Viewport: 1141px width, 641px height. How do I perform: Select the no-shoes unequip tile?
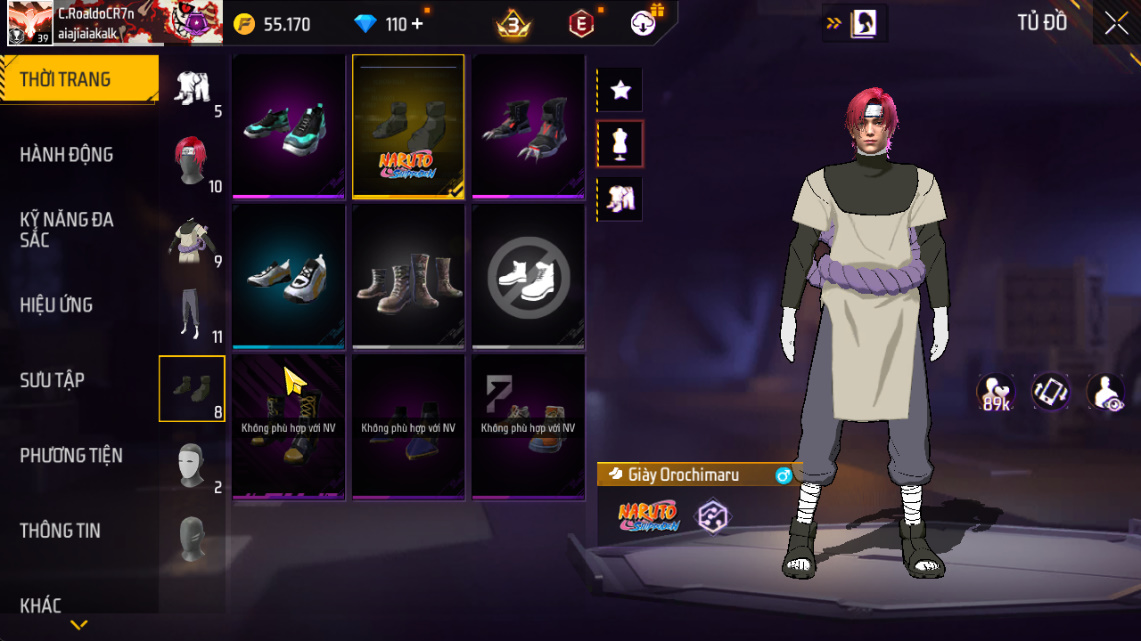click(x=528, y=277)
